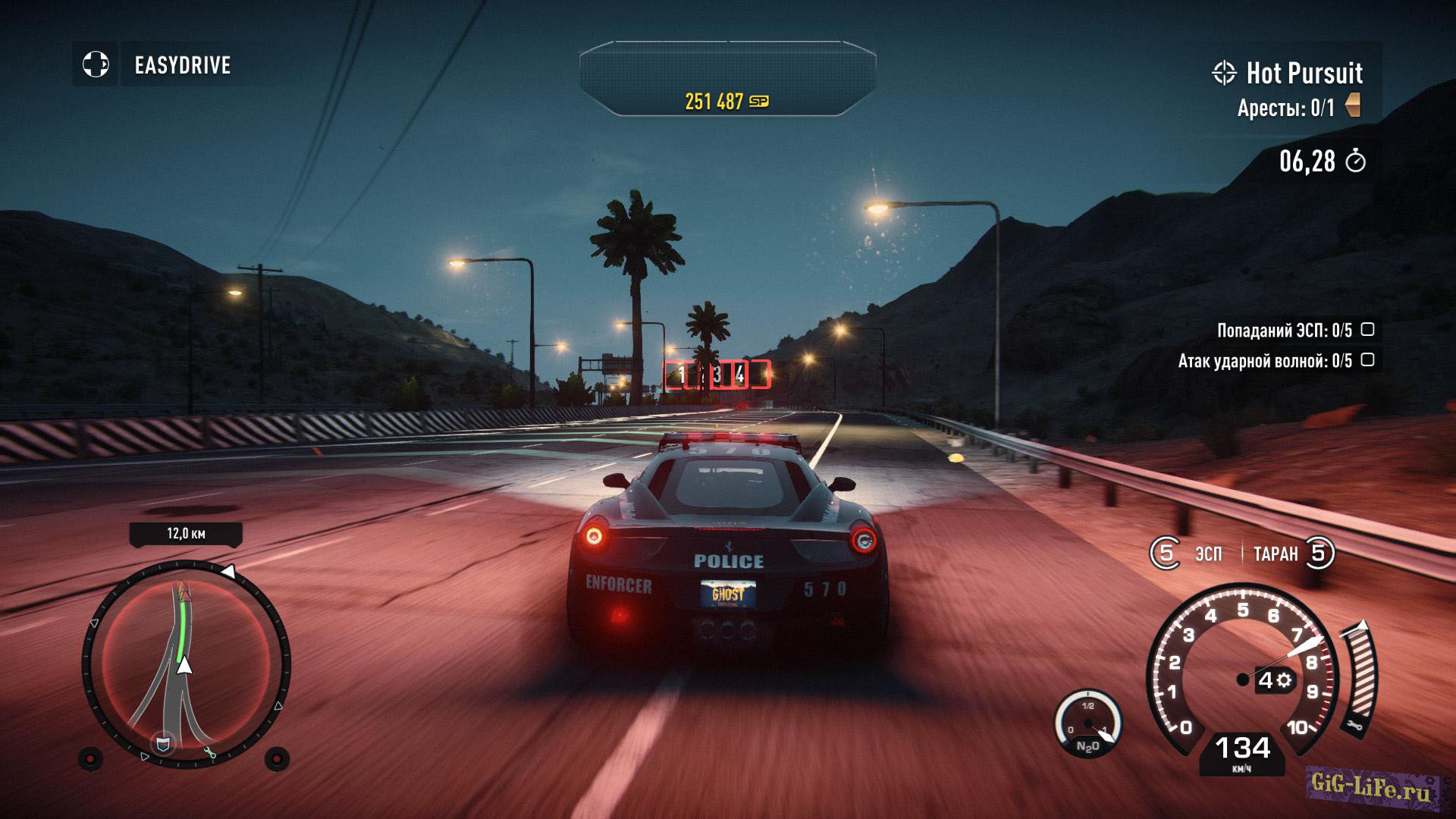1456x819 pixels.
Task: Click the N2O nitrous gauge
Action: 1088,725
